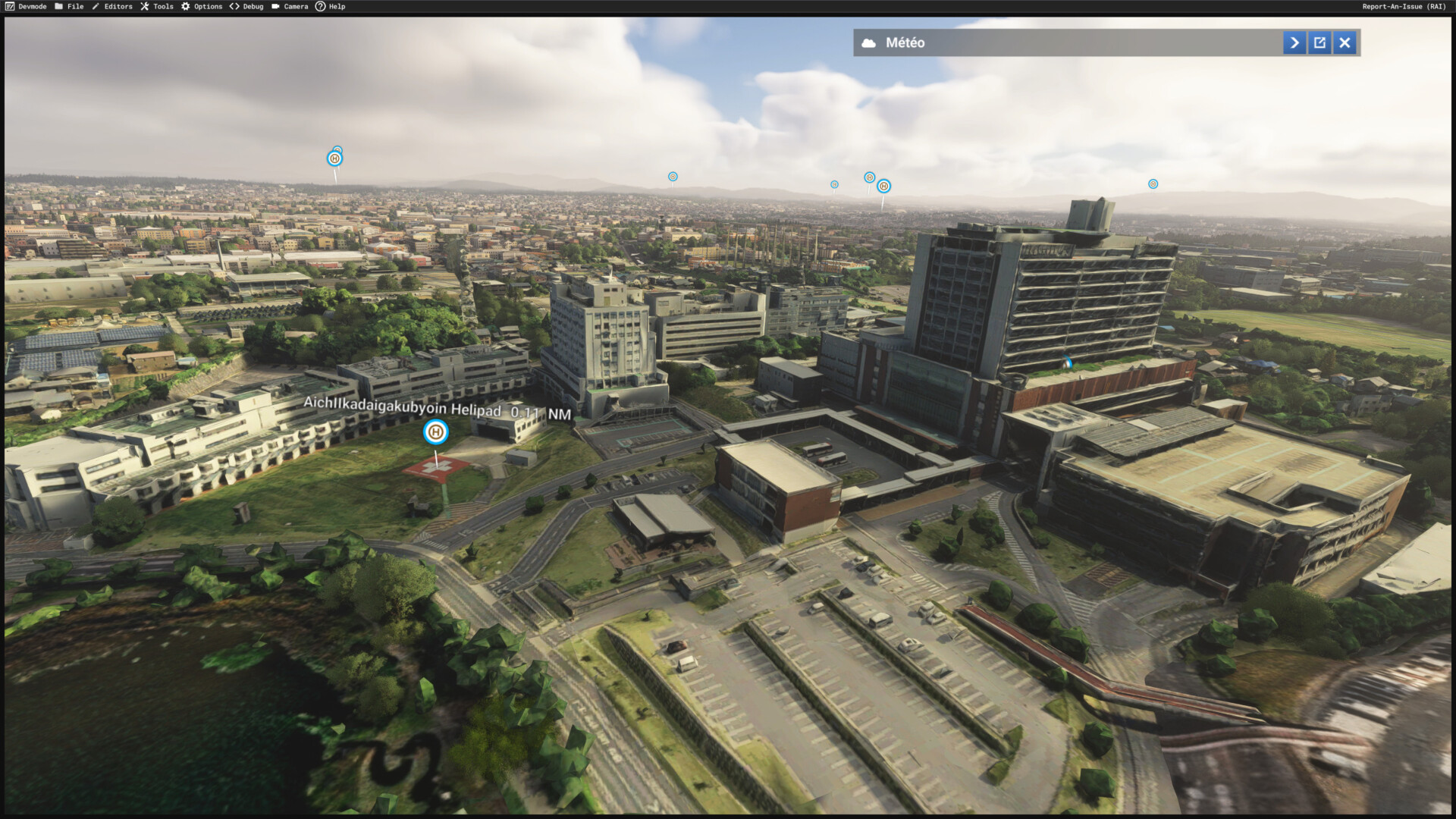Click Report-An-Issue (RAI) link
Viewport: 1456px width, 819px height.
point(1404,7)
